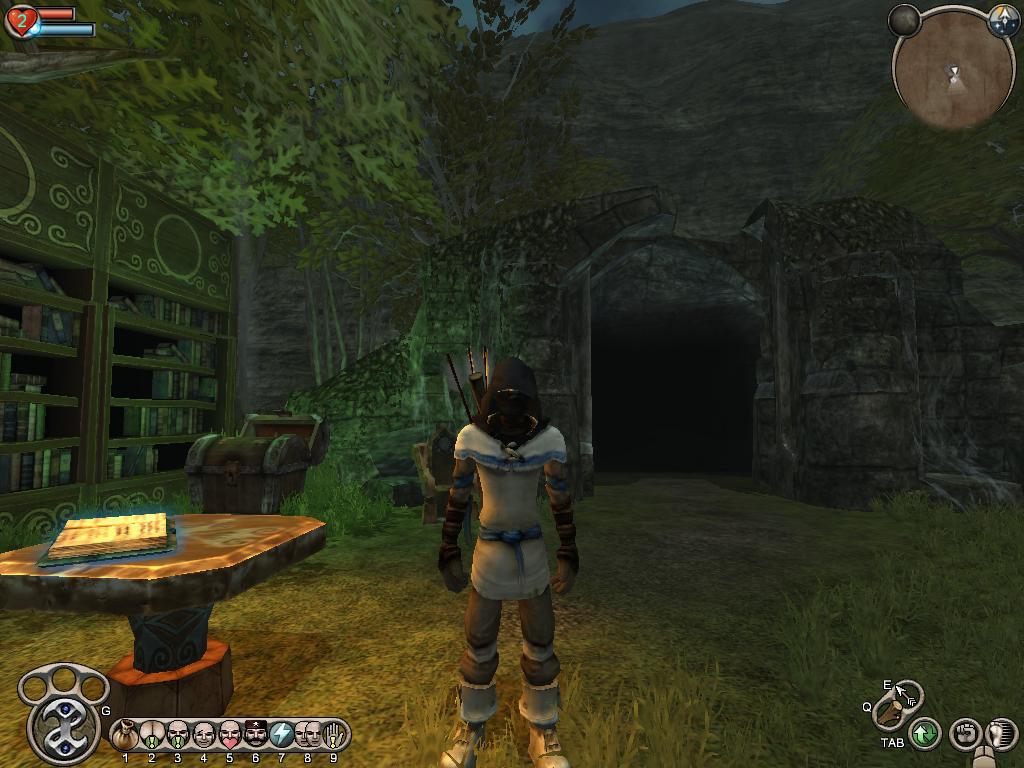
Task: Click the day-night compass dial on minimap
Action: pos(1003,21)
